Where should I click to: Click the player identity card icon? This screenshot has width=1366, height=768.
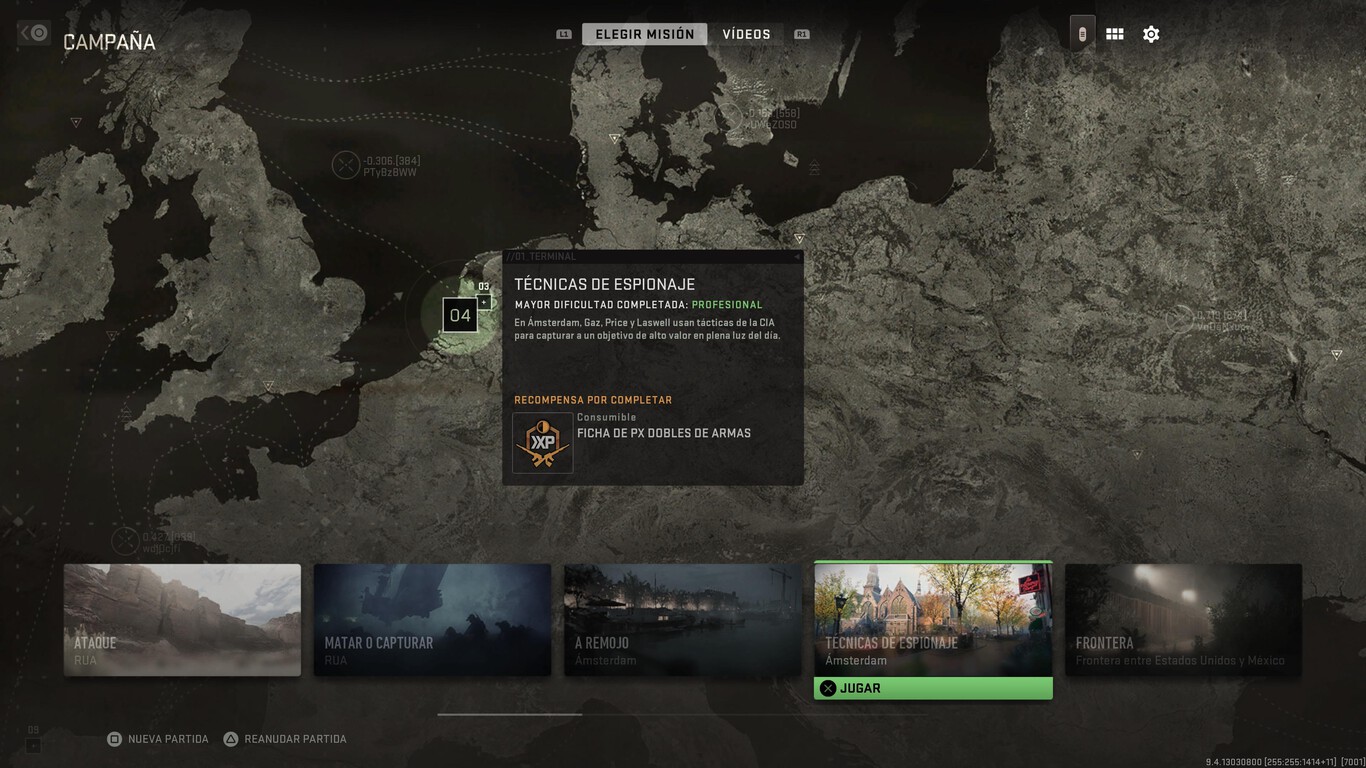[1081, 33]
